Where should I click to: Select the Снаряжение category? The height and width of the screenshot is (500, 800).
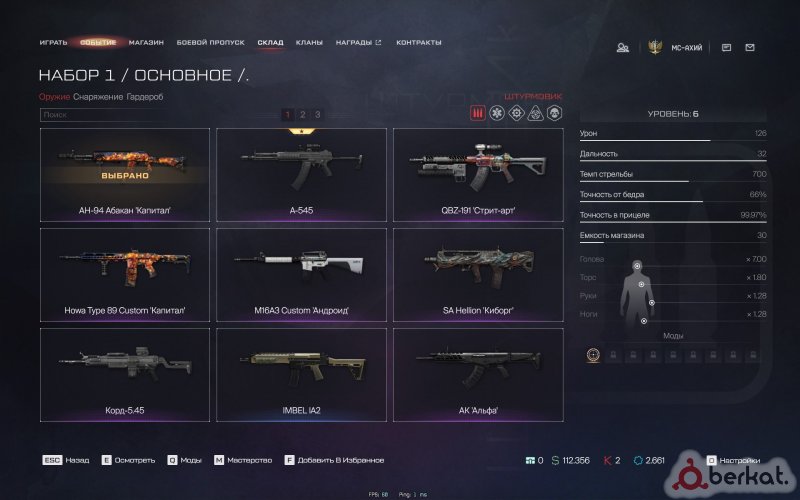pos(98,96)
